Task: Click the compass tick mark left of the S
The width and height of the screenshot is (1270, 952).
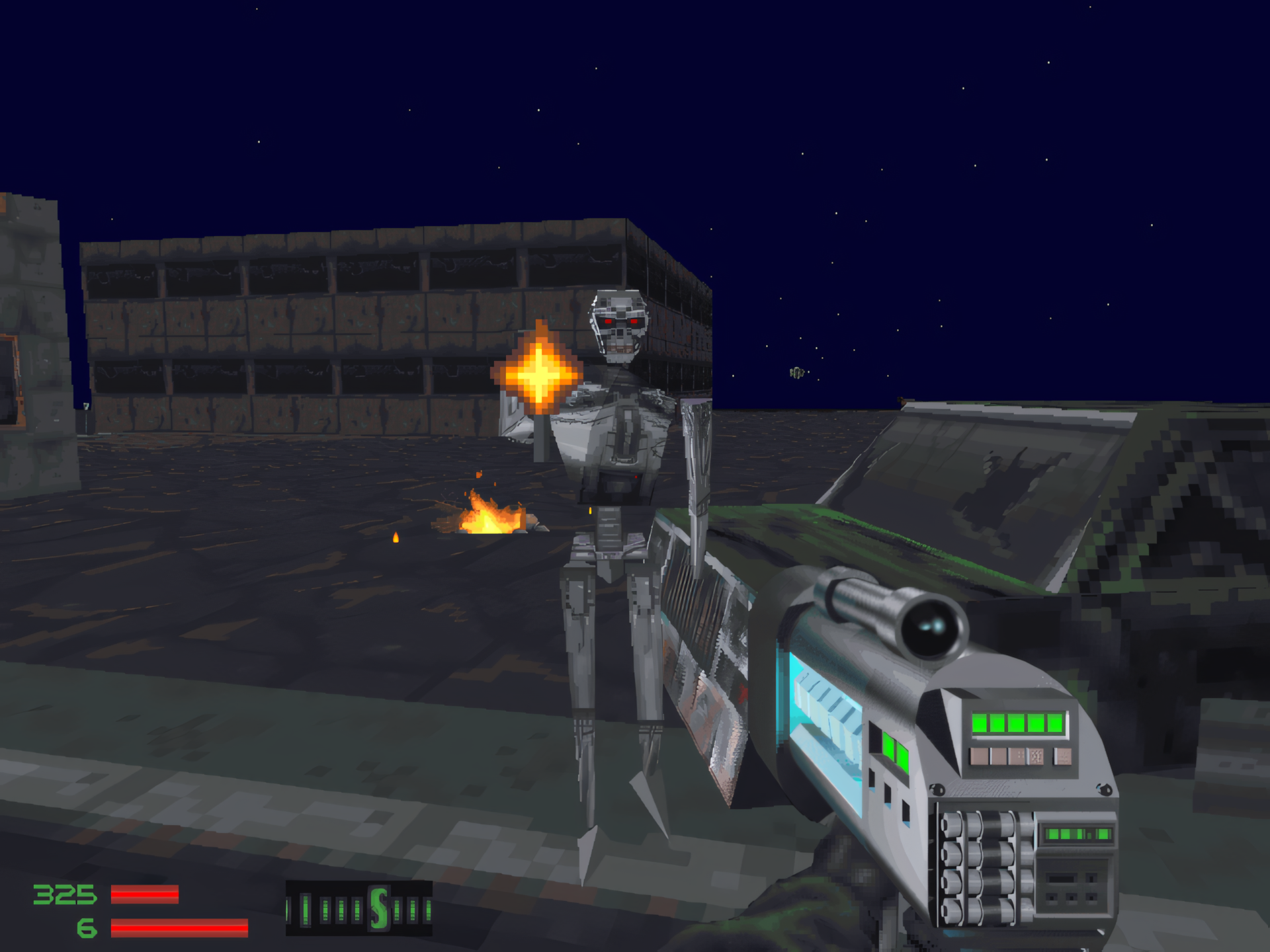Action: click(x=357, y=909)
